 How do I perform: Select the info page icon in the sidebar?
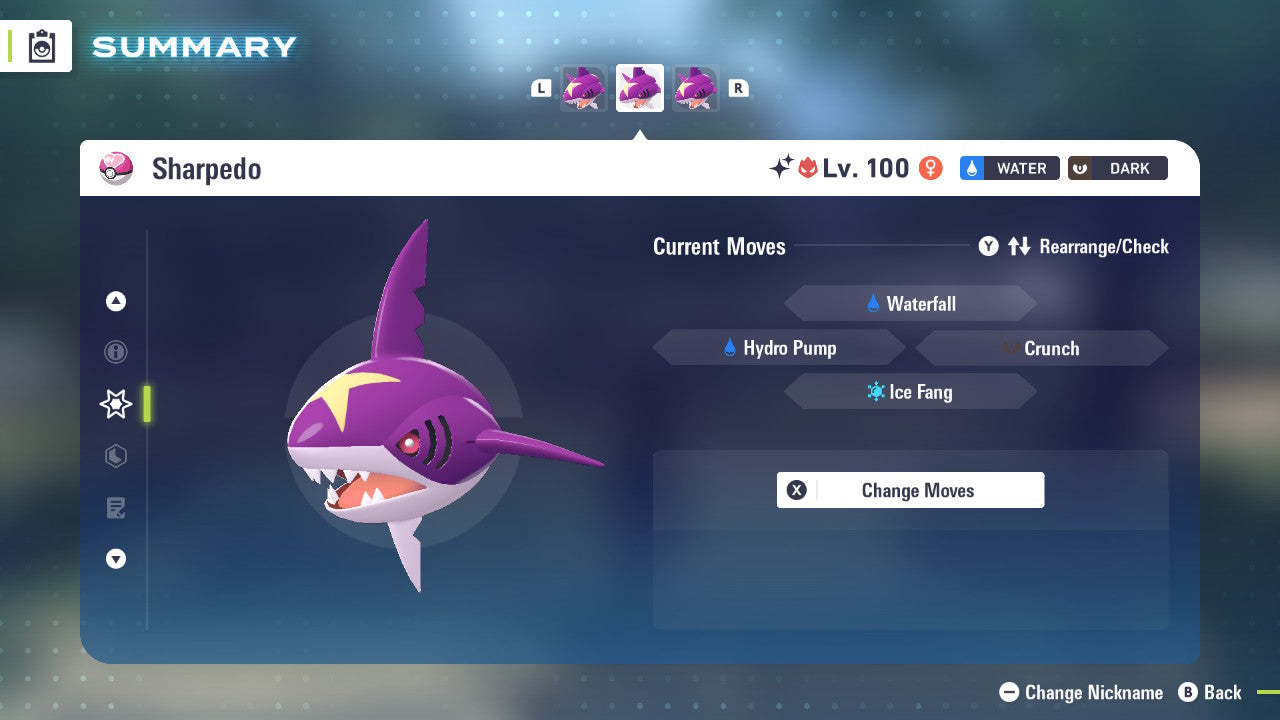(115, 352)
